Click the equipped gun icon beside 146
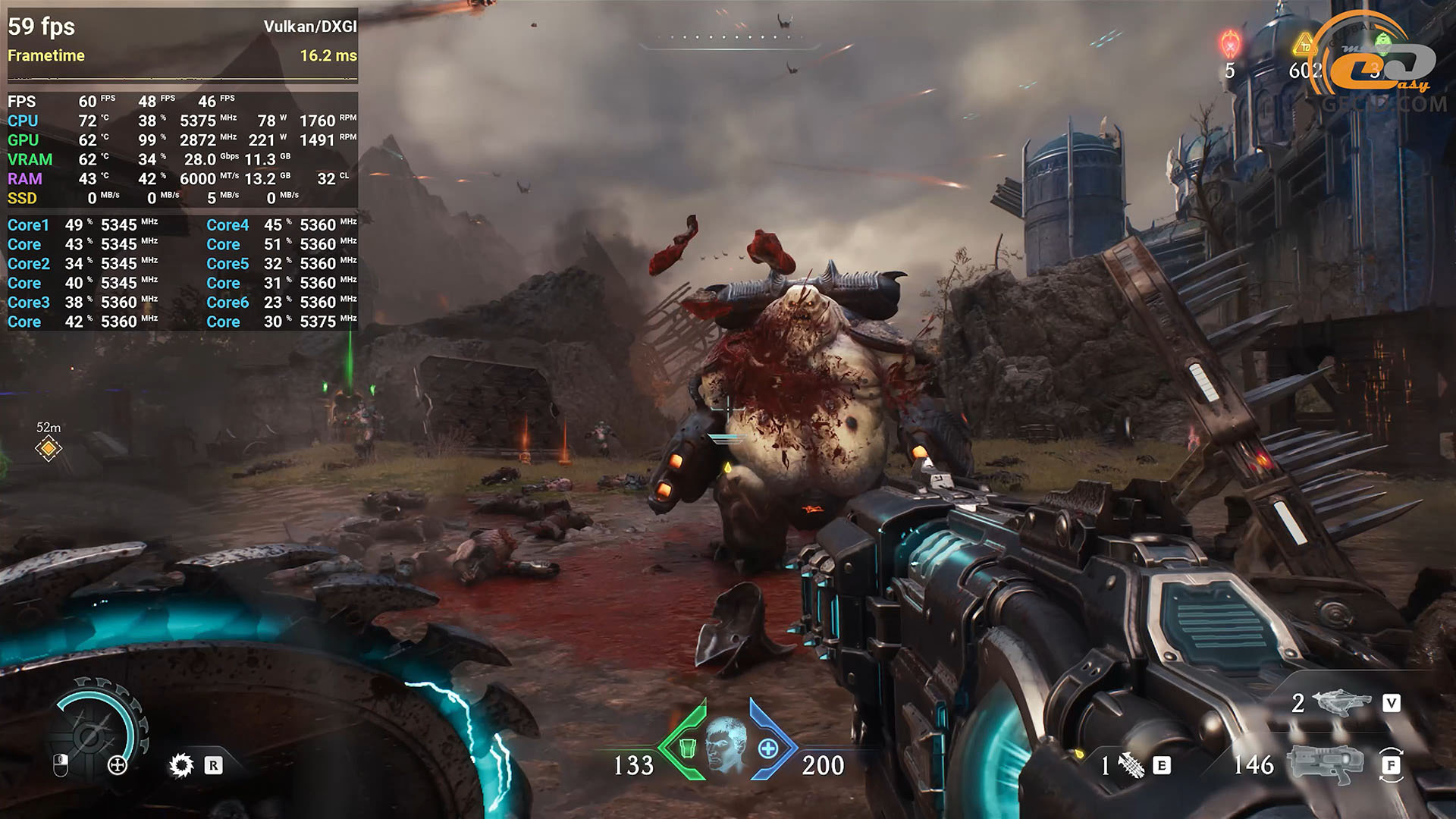This screenshot has width=1456, height=819. [x=1326, y=763]
